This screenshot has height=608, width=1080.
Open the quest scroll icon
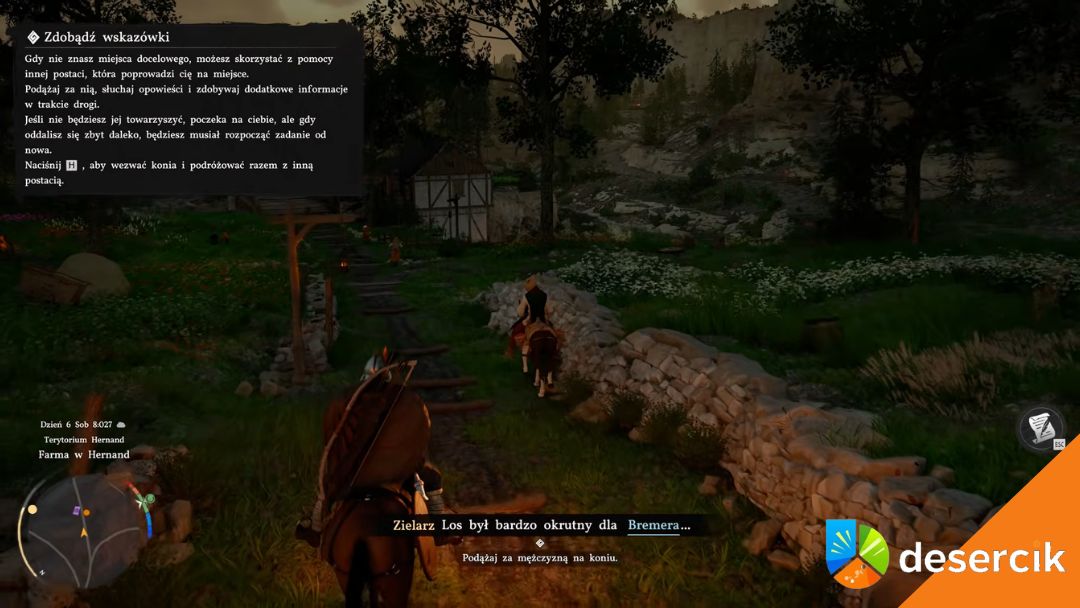click(x=1040, y=428)
